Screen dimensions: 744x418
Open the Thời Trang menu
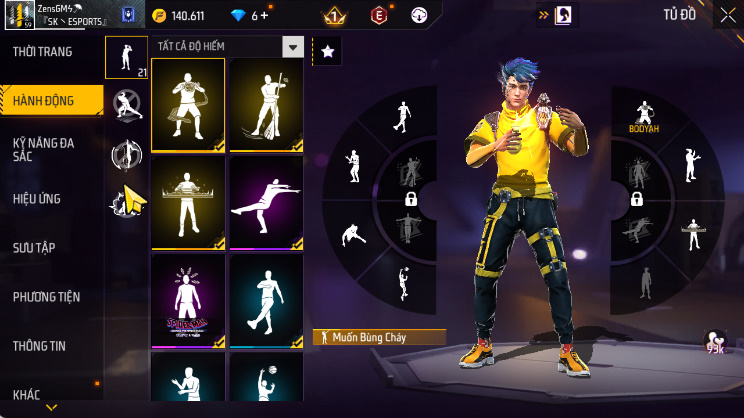43,51
